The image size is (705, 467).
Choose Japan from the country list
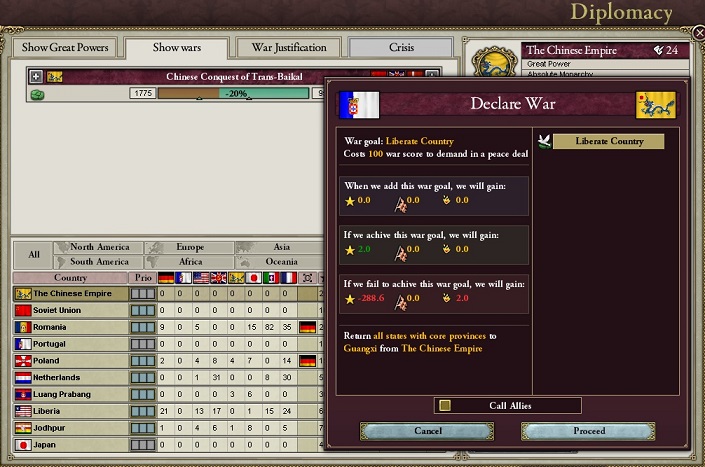[70, 445]
